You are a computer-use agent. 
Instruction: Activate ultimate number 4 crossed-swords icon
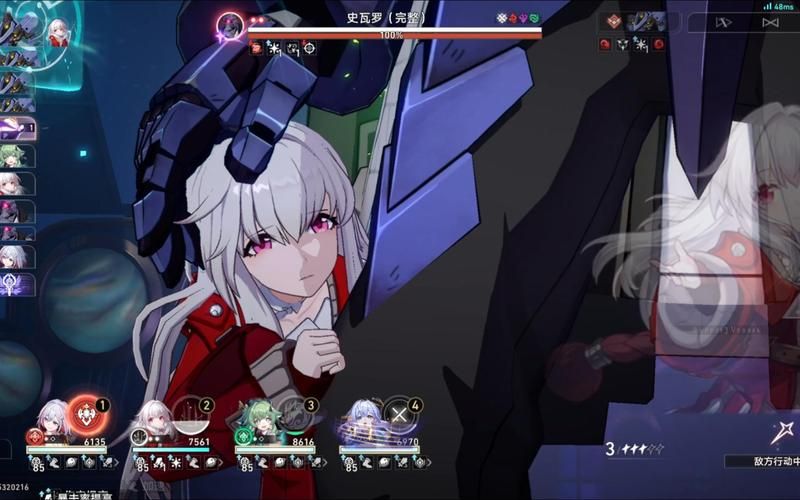click(399, 414)
